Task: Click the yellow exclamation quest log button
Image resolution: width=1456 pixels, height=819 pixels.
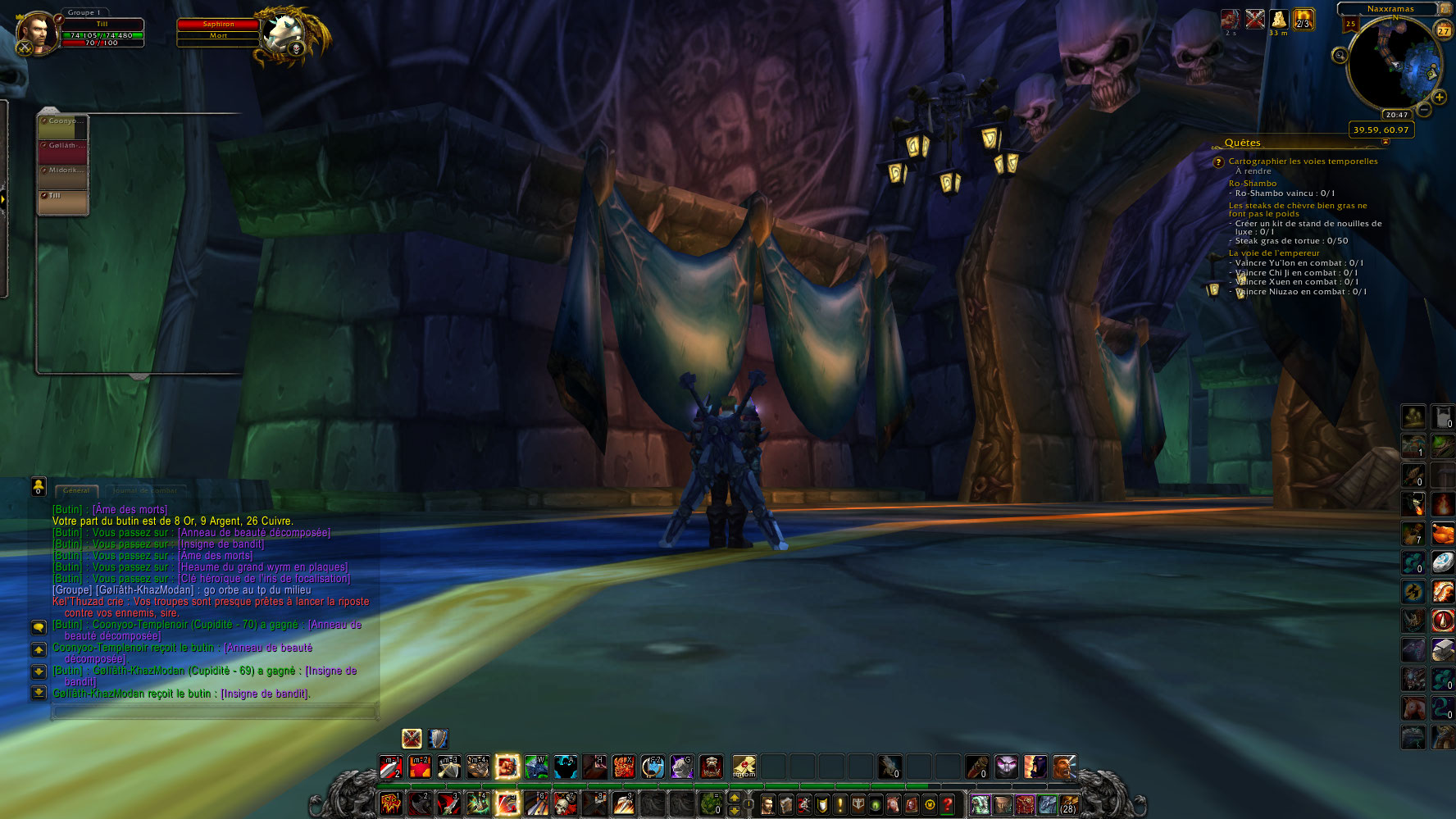Action: pyautogui.click(x=840, y=804)
